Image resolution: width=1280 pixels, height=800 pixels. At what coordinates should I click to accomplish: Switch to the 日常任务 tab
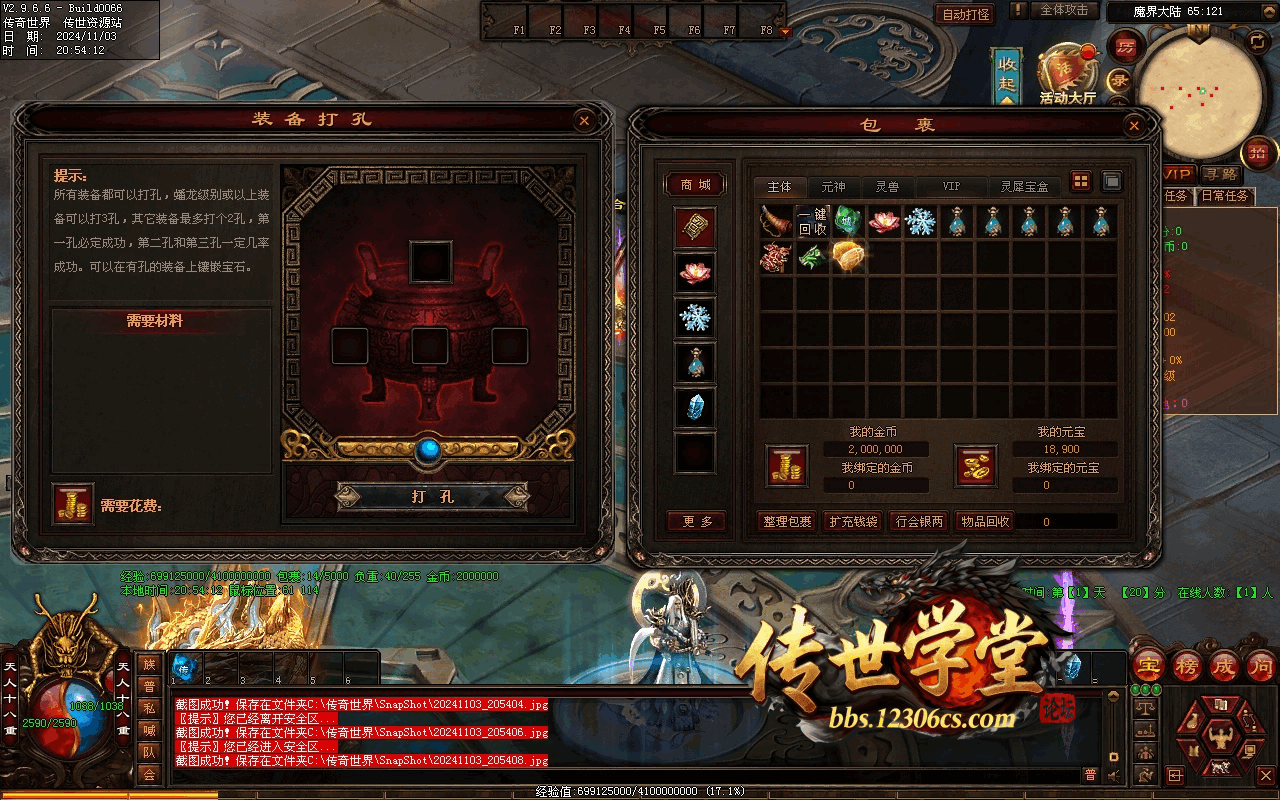click(x=1225, y=196)
